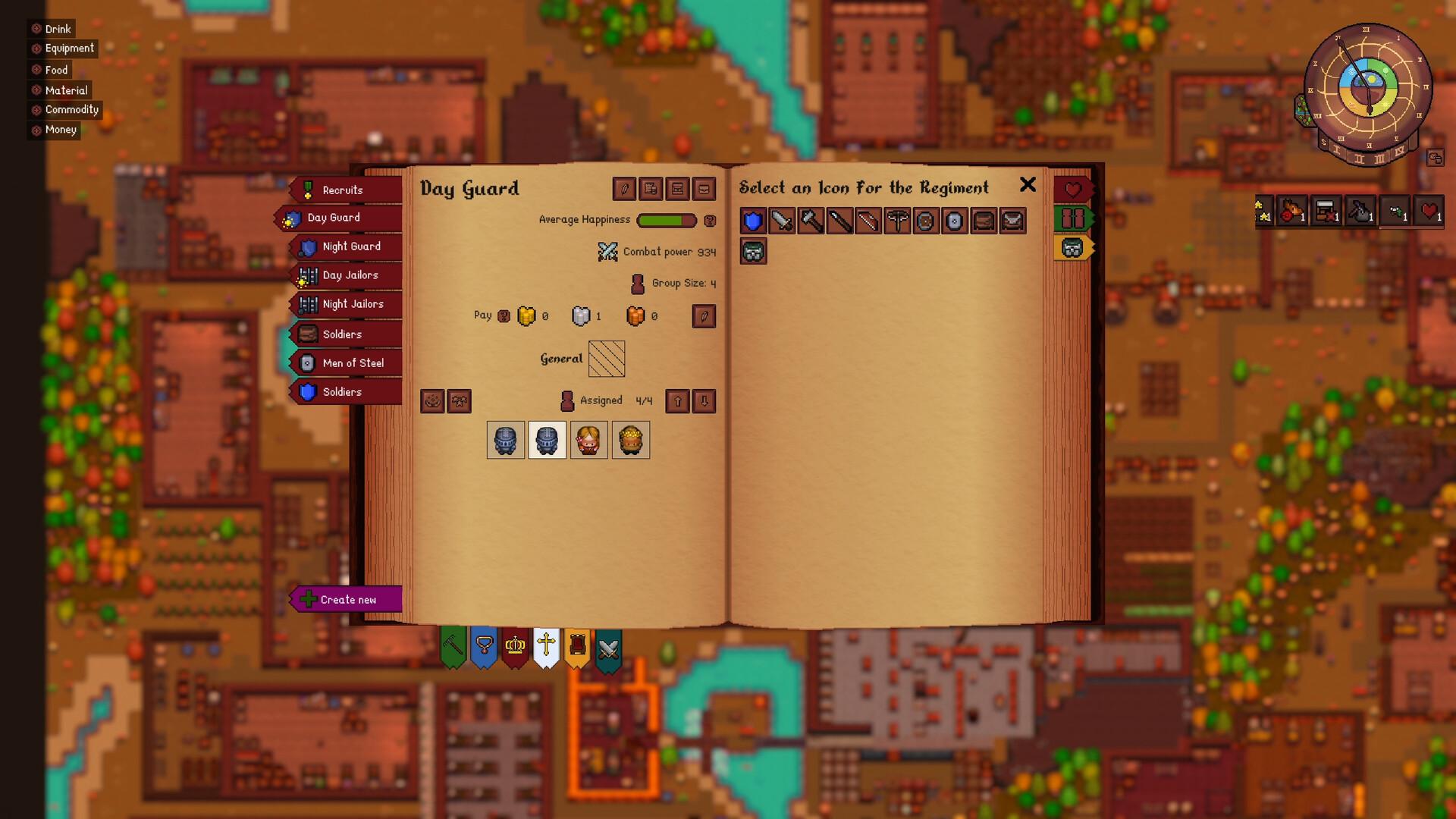Toggle selection of the second knight portrait
This screenshot has width=1456, height=819.
click(x=547, y=440)
